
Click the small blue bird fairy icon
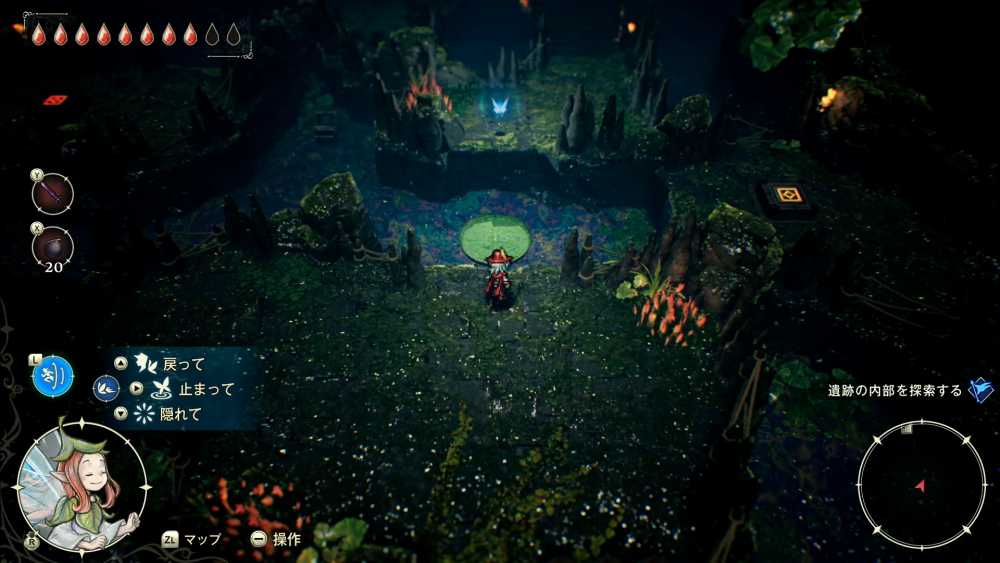(x=106, y=388)
